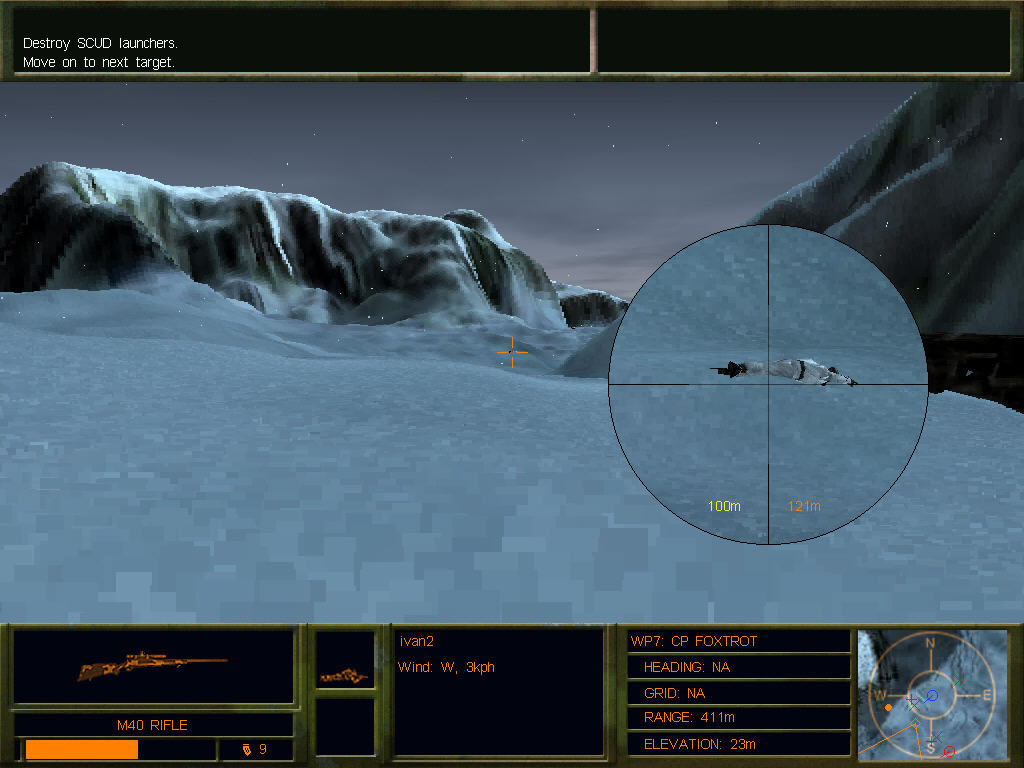This screenshot has width=1024, height=768.
Task: Select the M40 rifle weapon panel
Action: tap(153, 665)
